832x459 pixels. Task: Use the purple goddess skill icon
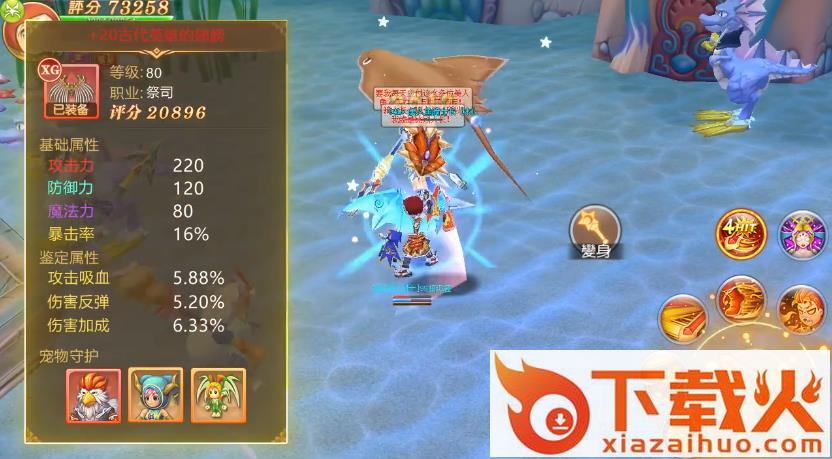tap(800, 234)
